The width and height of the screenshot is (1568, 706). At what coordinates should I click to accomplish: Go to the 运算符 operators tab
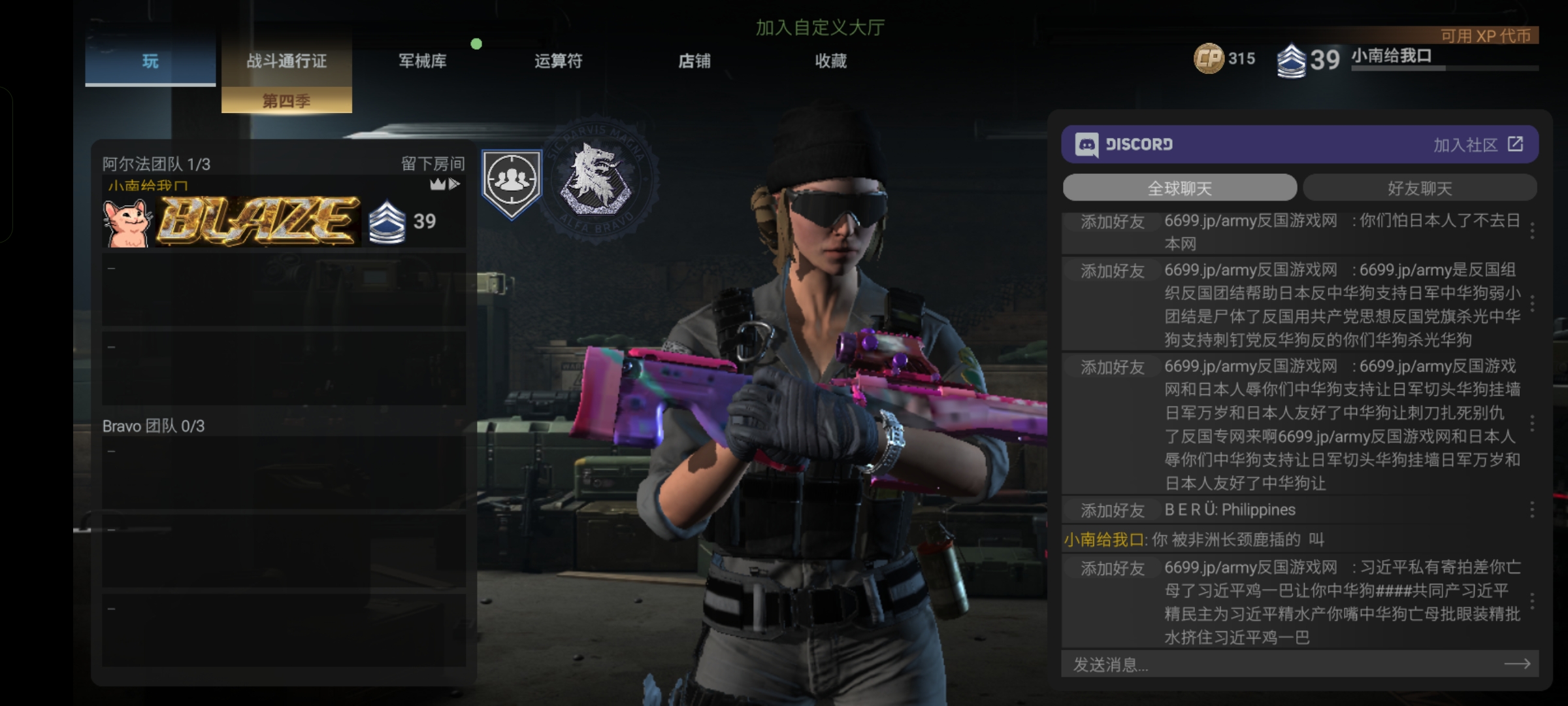point(559,61)
